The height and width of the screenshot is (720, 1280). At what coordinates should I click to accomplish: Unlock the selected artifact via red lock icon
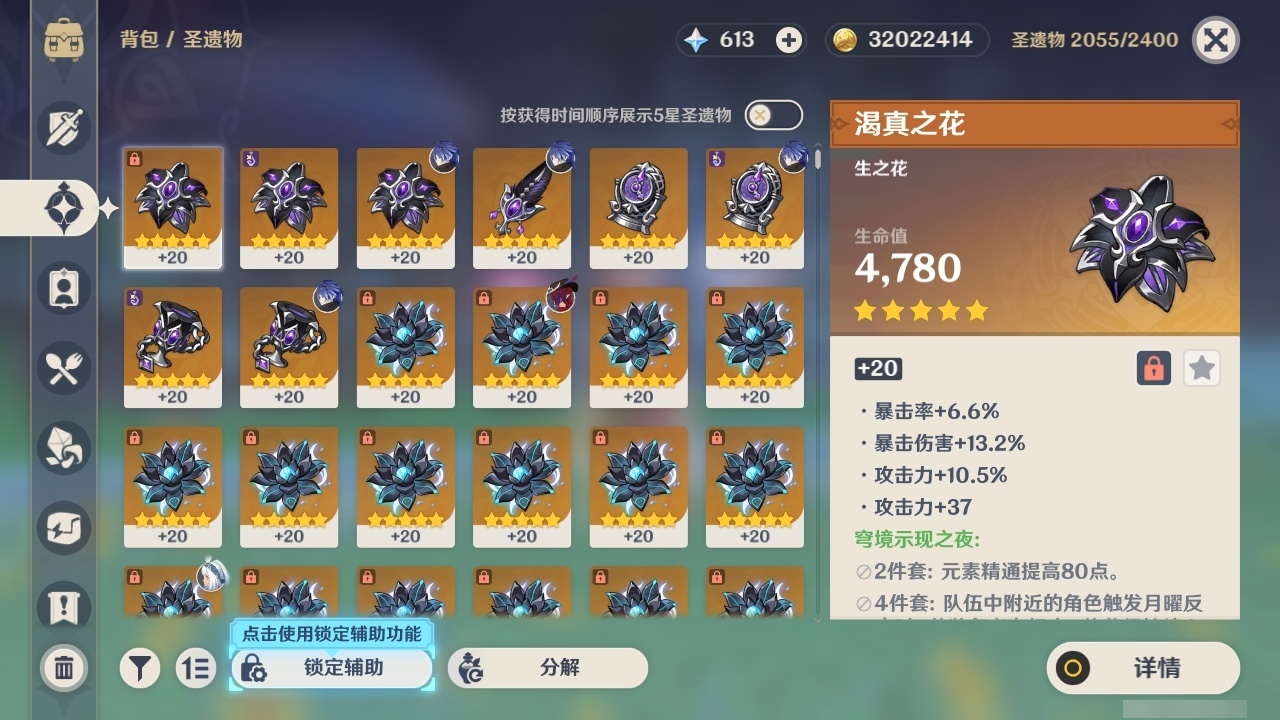pos(1151,368)
